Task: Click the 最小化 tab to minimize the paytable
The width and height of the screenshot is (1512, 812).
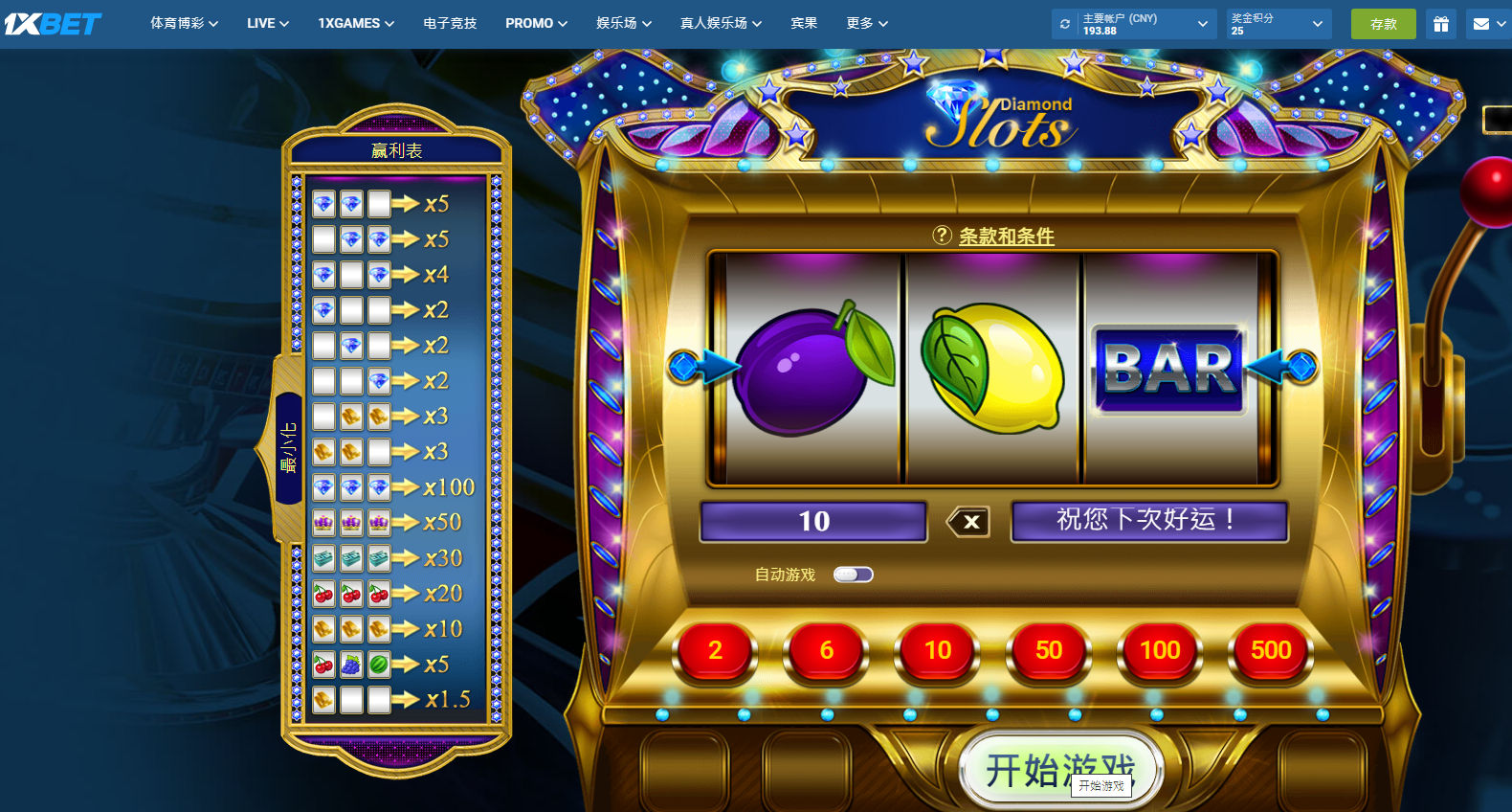Action: tap(288, 448)
